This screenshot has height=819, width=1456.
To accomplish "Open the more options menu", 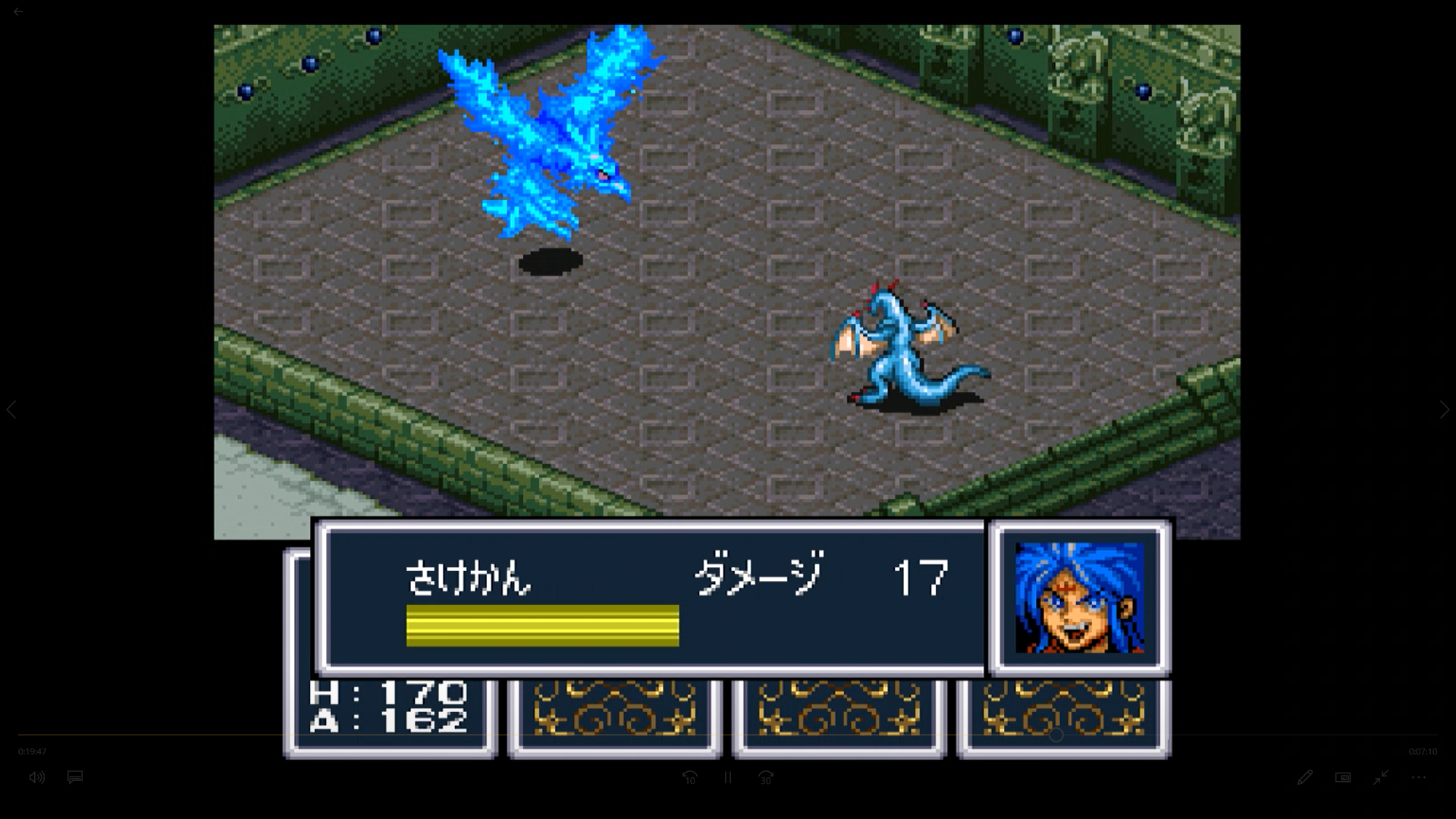I will click(1418, 777).
